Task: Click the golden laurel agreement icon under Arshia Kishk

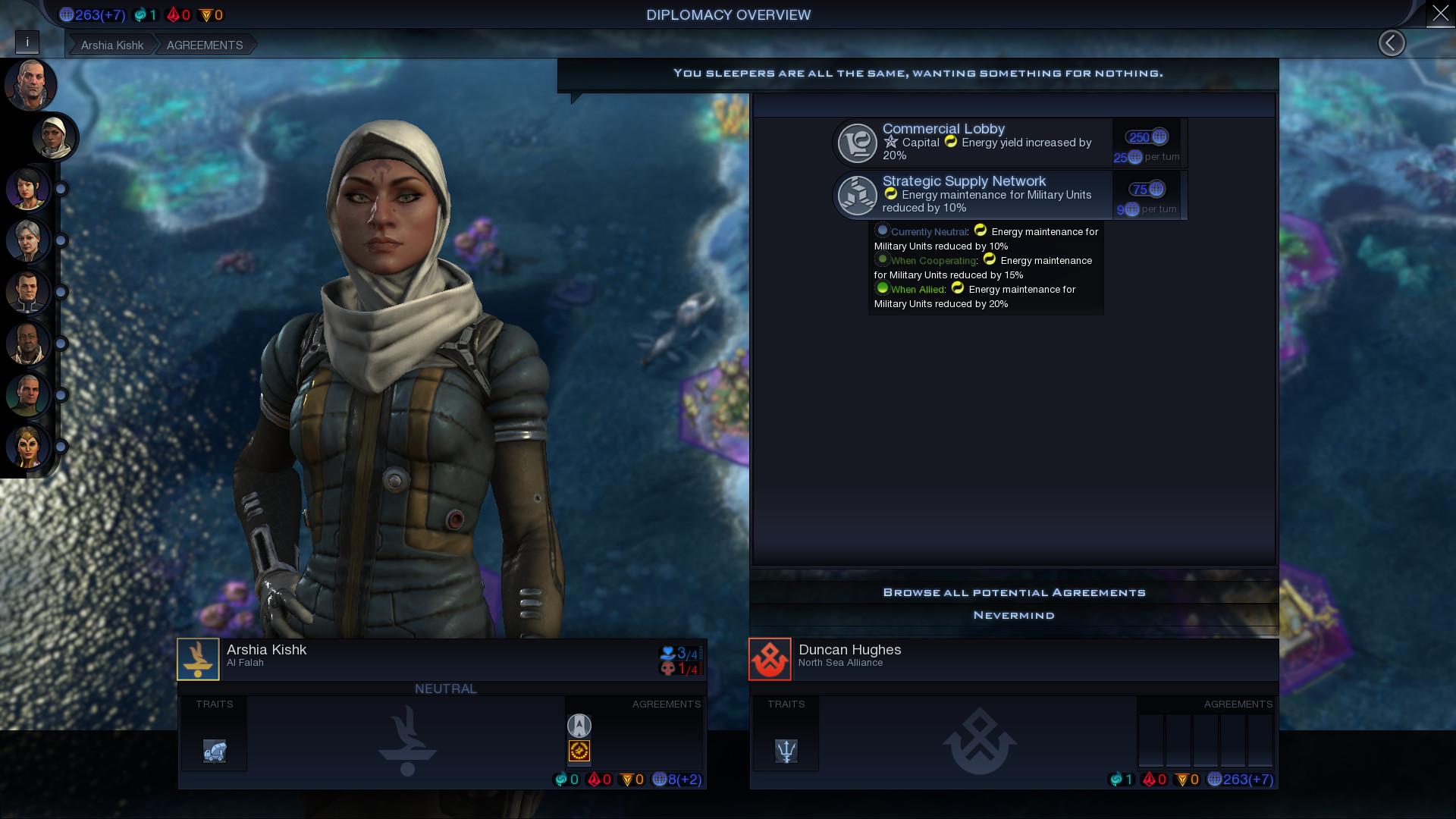Action: (x=579, y=752)
